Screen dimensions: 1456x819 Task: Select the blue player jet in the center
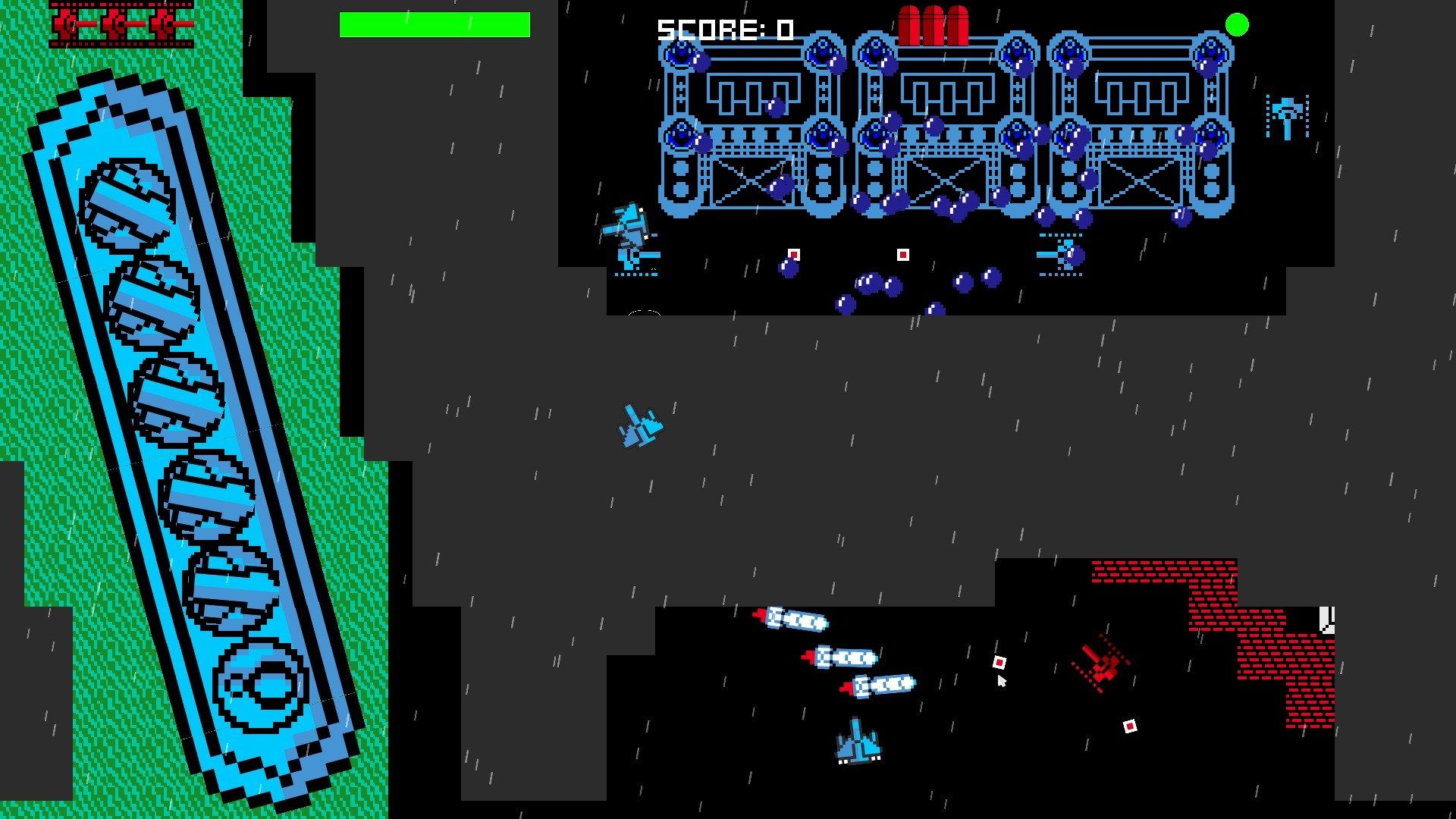(639, 427)
